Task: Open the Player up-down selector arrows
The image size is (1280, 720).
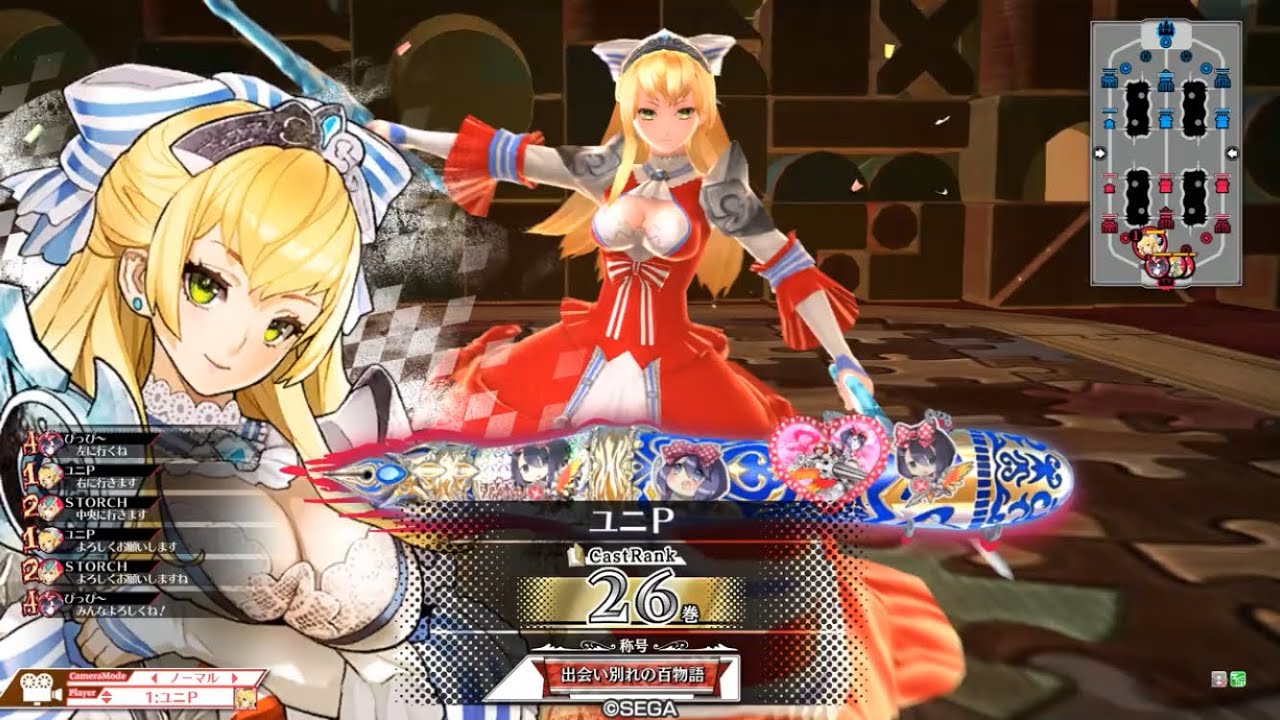Action: pyautogui.click(x=105, y=694)
